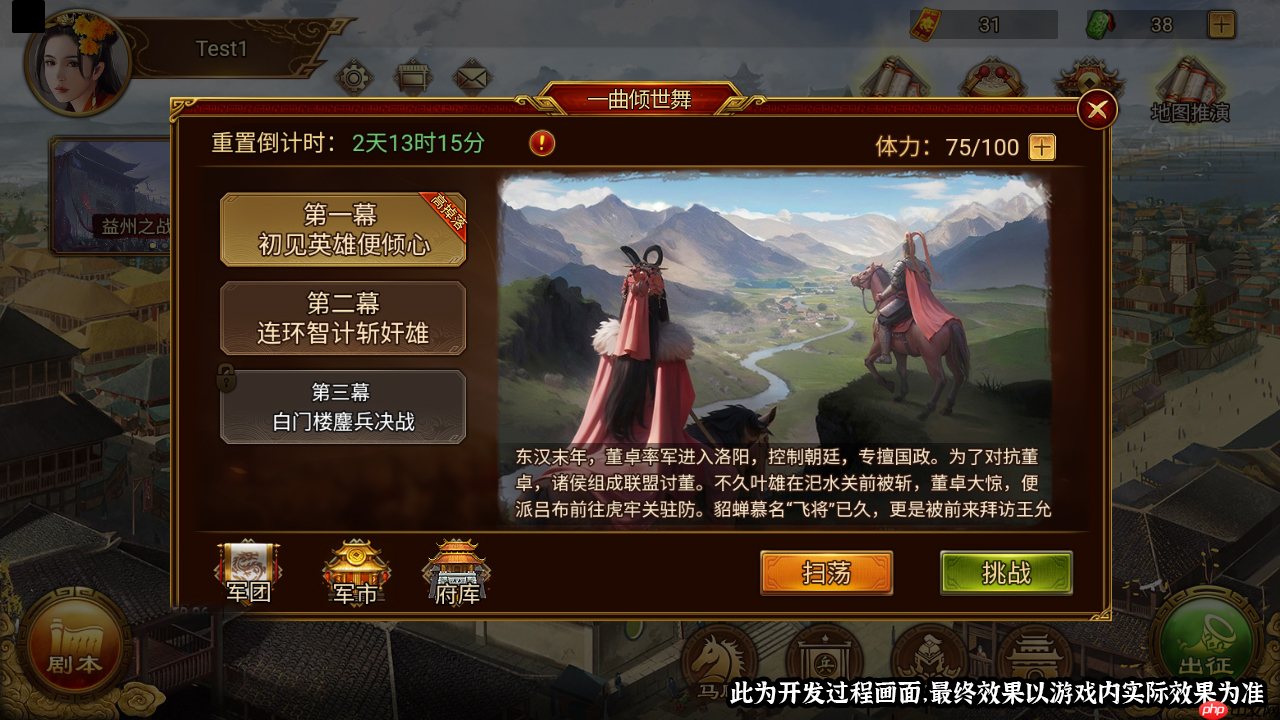The width and height of the screenshot is (1280, 720).
Task: Switch to 第二幕 连环智计斩奸雄
Action: coord(343,318)
